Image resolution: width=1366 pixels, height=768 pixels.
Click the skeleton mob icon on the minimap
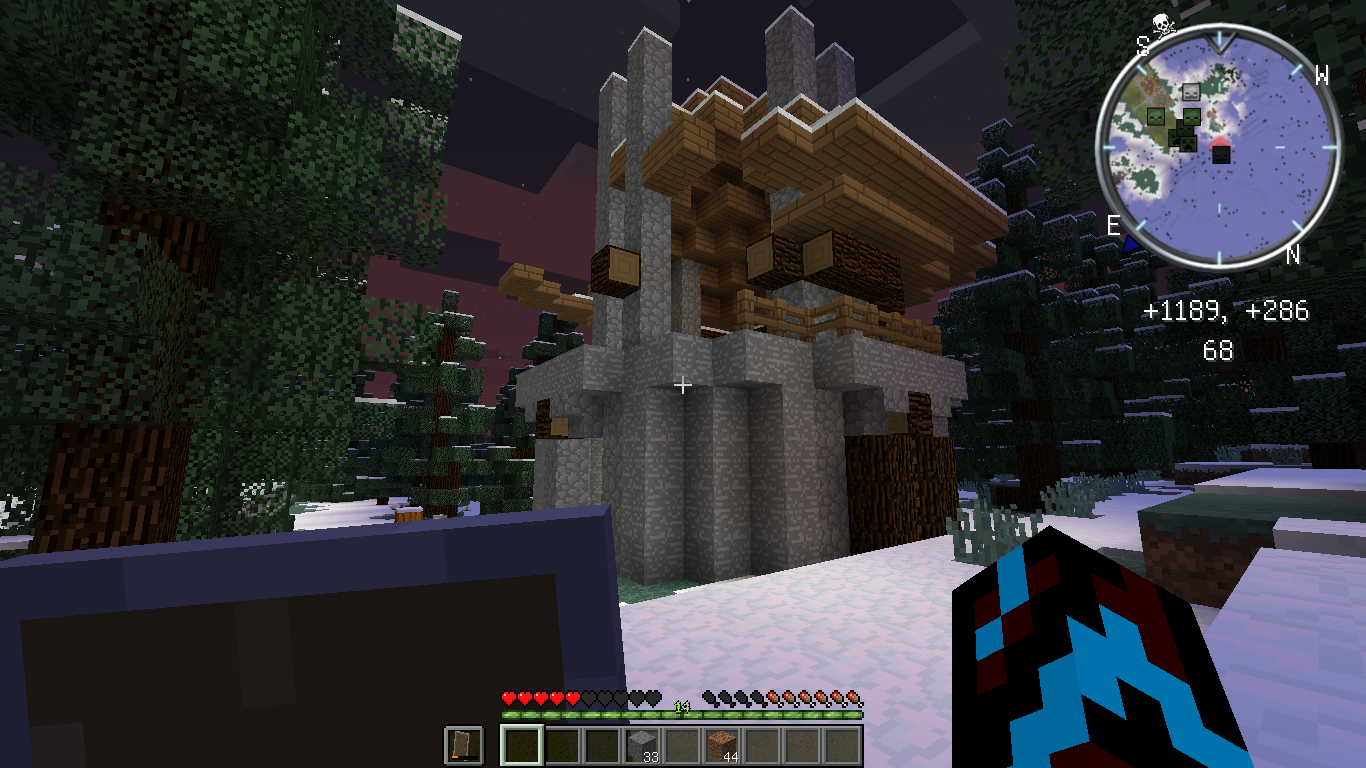pos(1190,92)
